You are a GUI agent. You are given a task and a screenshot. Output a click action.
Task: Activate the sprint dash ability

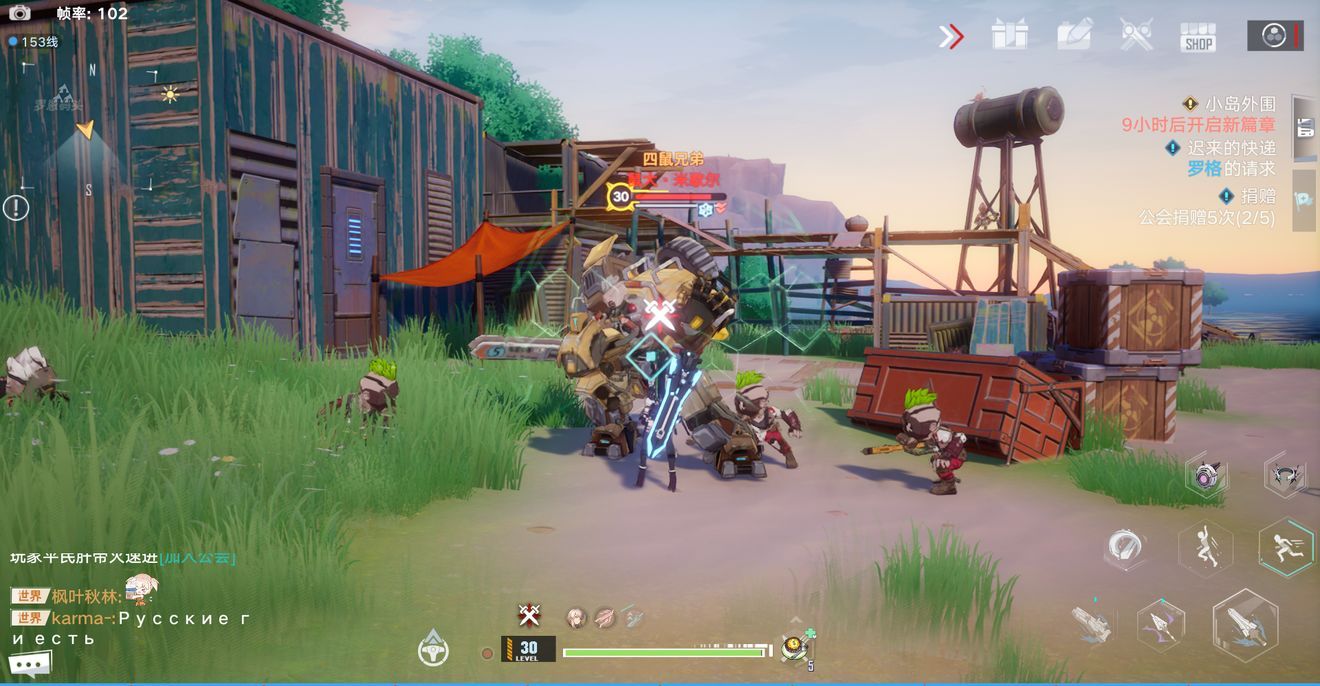(x=1285, y=547)
